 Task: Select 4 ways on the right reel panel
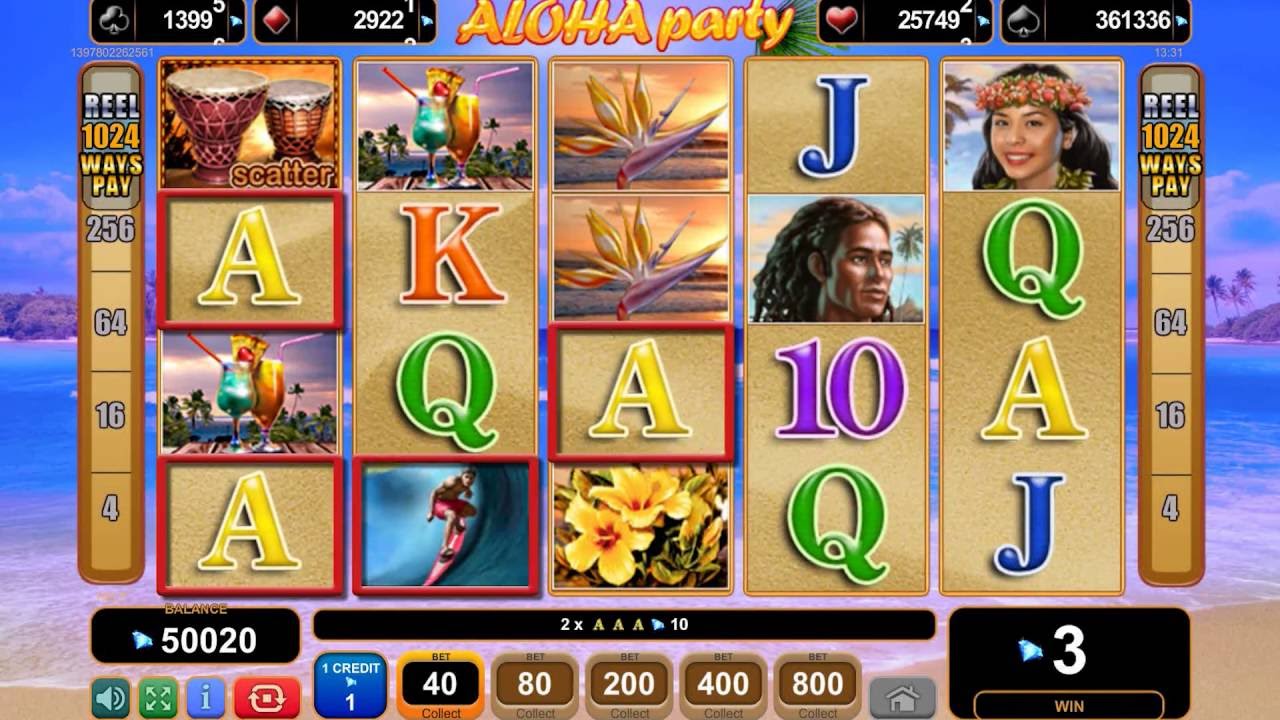[1170, 508]
